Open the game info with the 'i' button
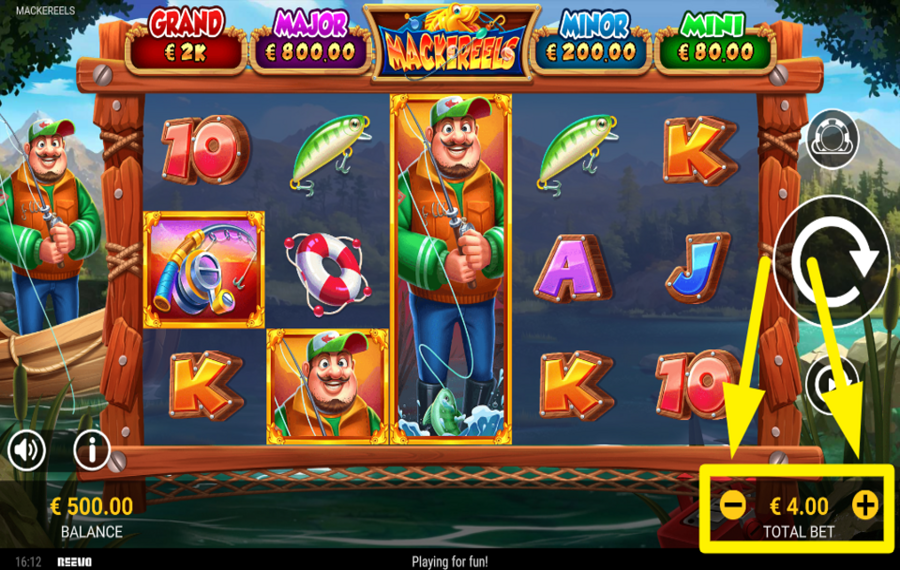 91,450
